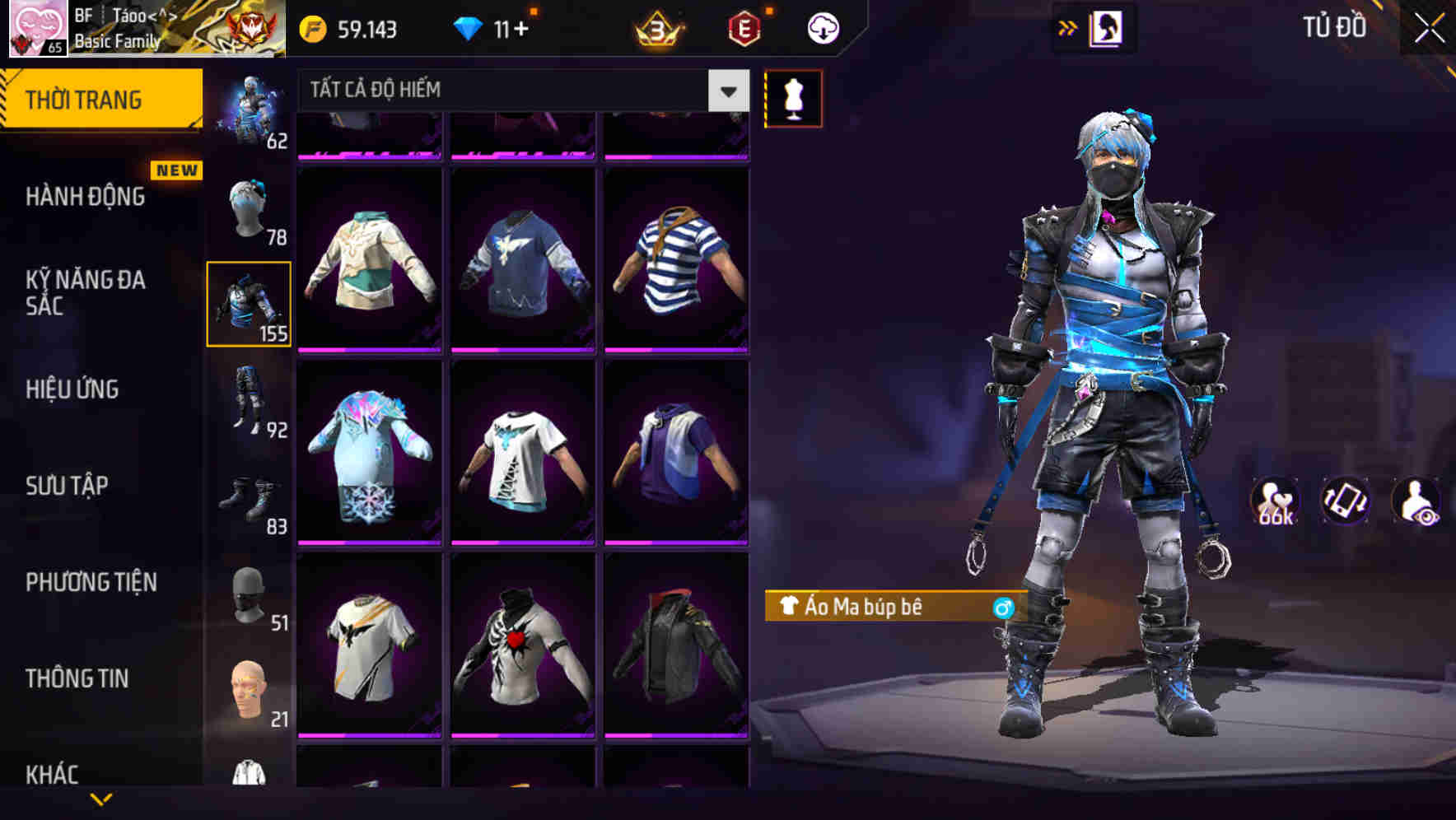The height and width of the screenshot is (820, 1456).
Task: Click the diamond balance icon
Action: [470, 27]
